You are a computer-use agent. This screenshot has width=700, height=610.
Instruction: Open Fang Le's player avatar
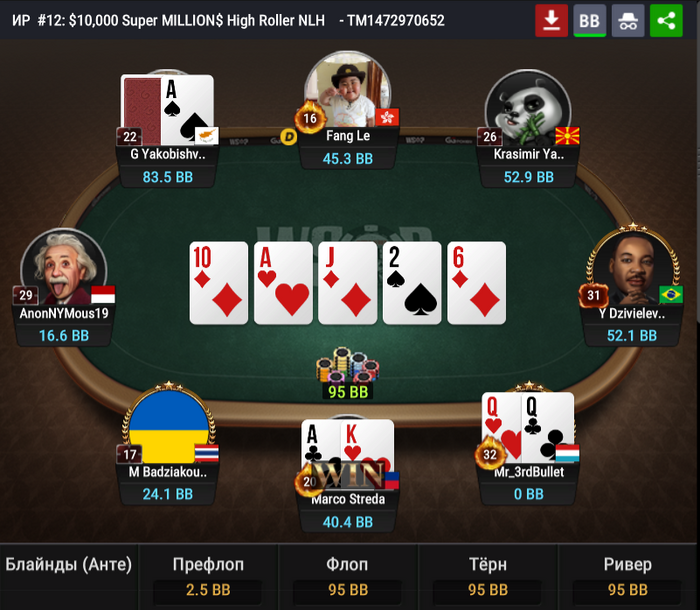[x=347, y=92]
